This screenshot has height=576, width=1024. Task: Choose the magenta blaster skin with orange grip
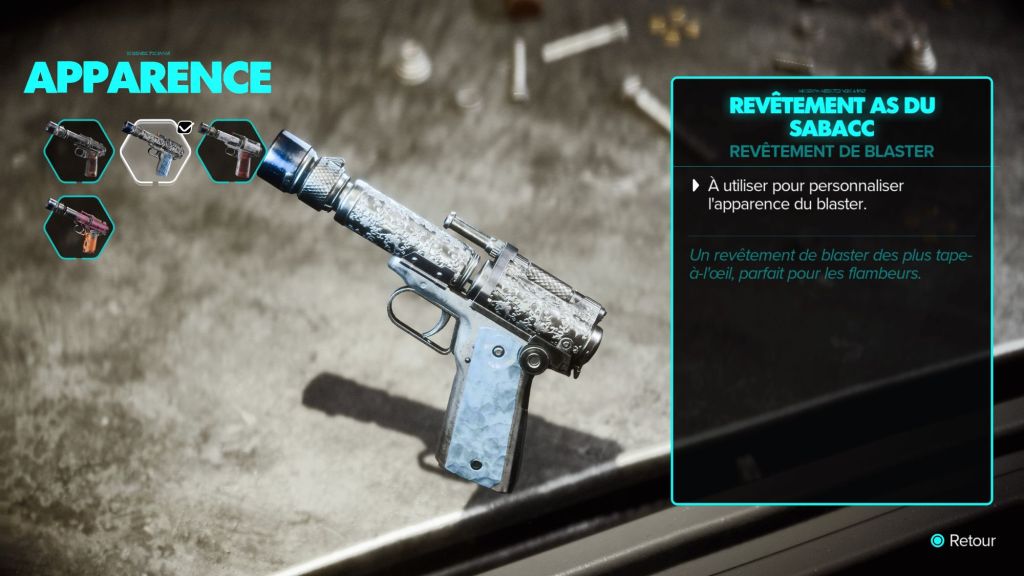(x=79, y=225)
